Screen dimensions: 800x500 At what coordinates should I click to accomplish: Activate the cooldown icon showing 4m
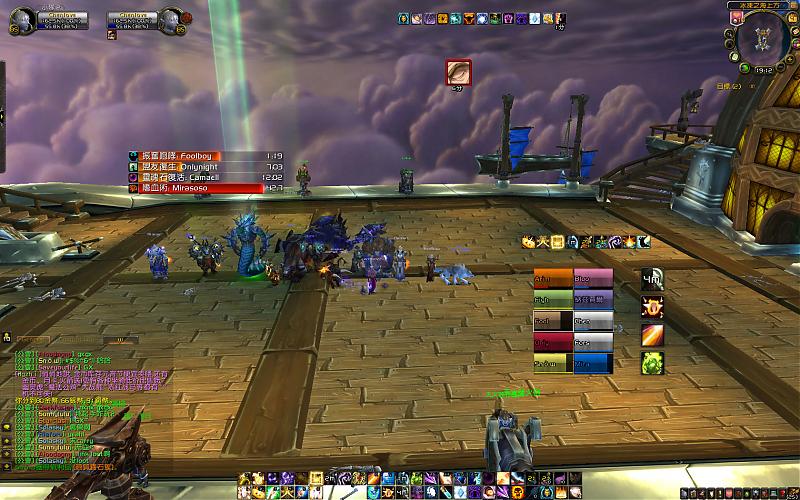[652, 280]
